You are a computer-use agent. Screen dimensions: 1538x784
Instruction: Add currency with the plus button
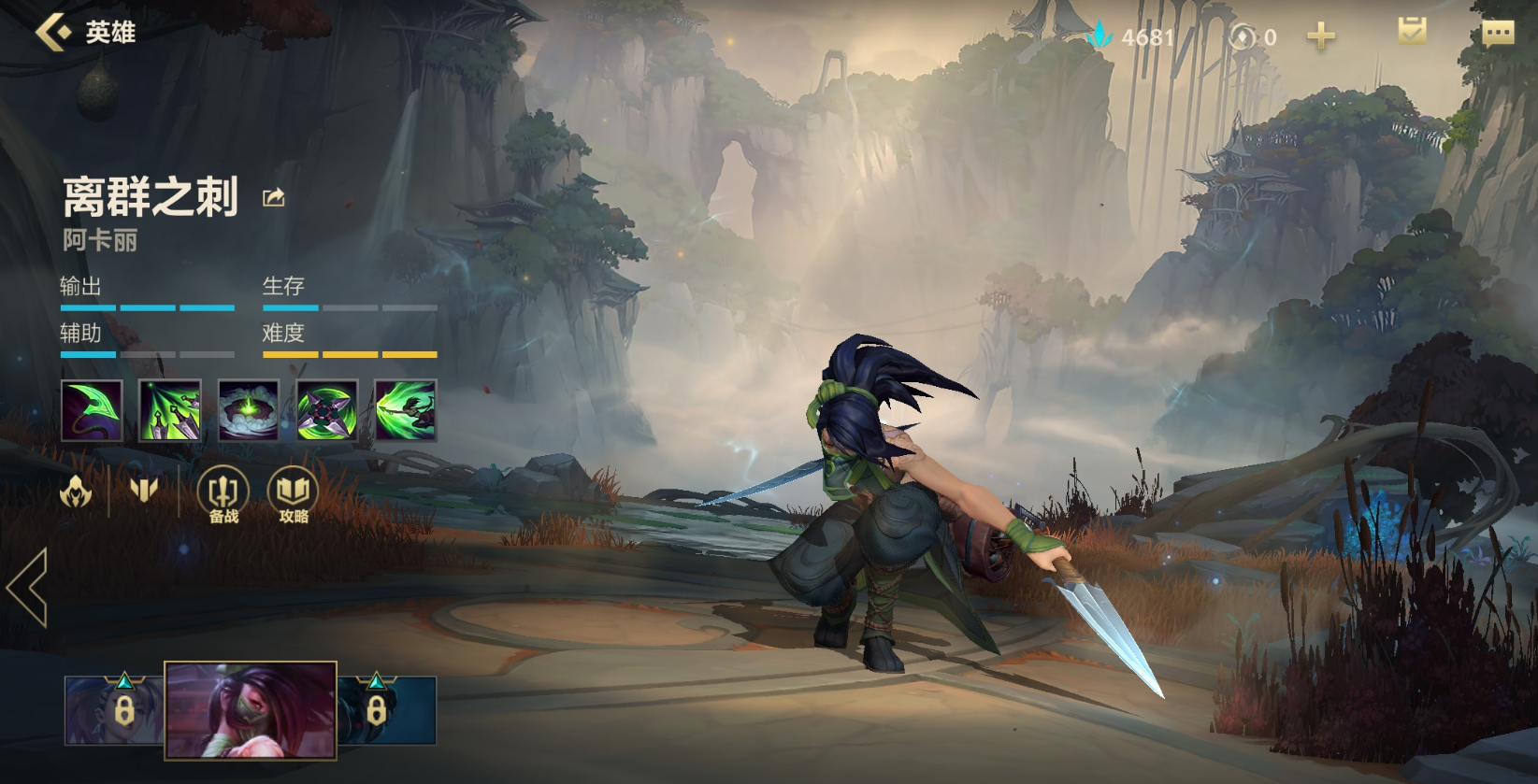click(x=1320, y=36)
